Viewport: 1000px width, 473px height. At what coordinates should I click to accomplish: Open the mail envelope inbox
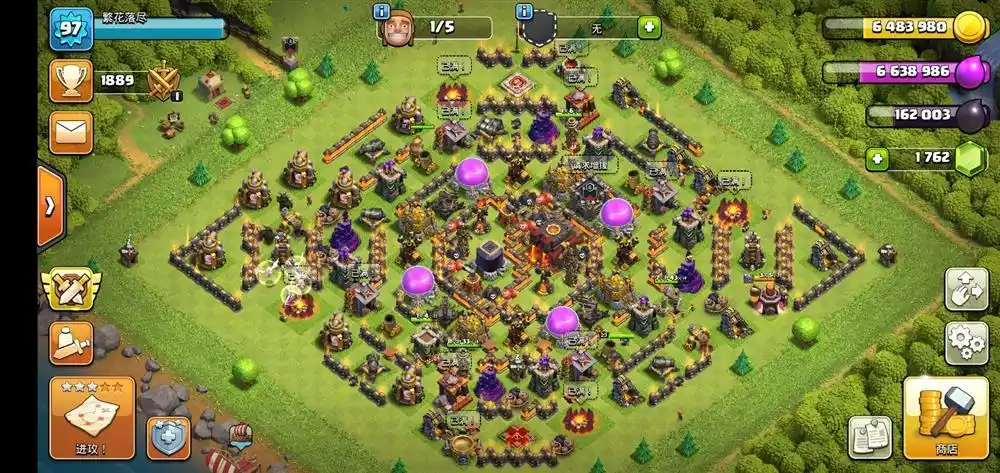click(70, 132)
